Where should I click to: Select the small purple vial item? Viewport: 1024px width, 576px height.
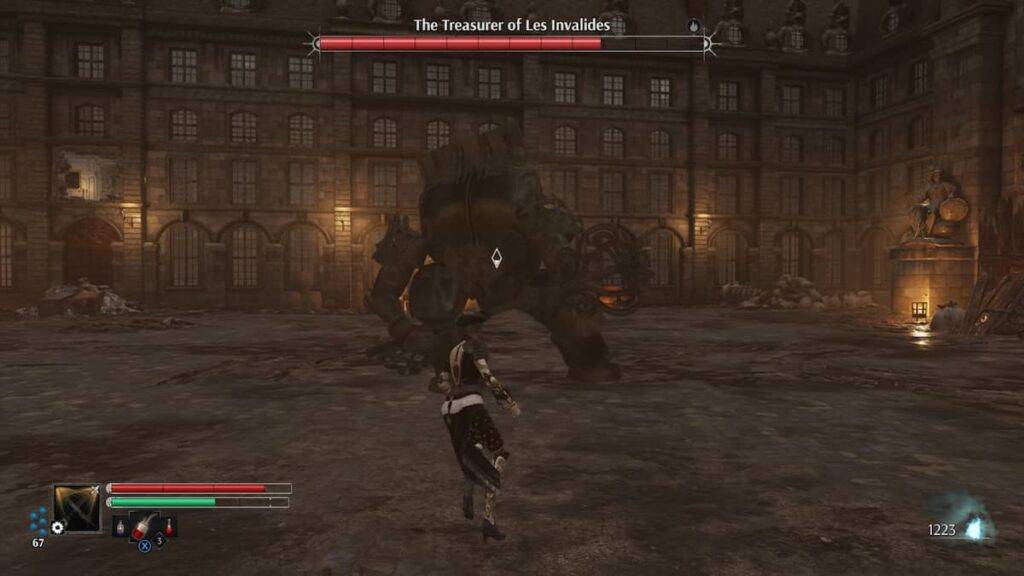(119, 526)
